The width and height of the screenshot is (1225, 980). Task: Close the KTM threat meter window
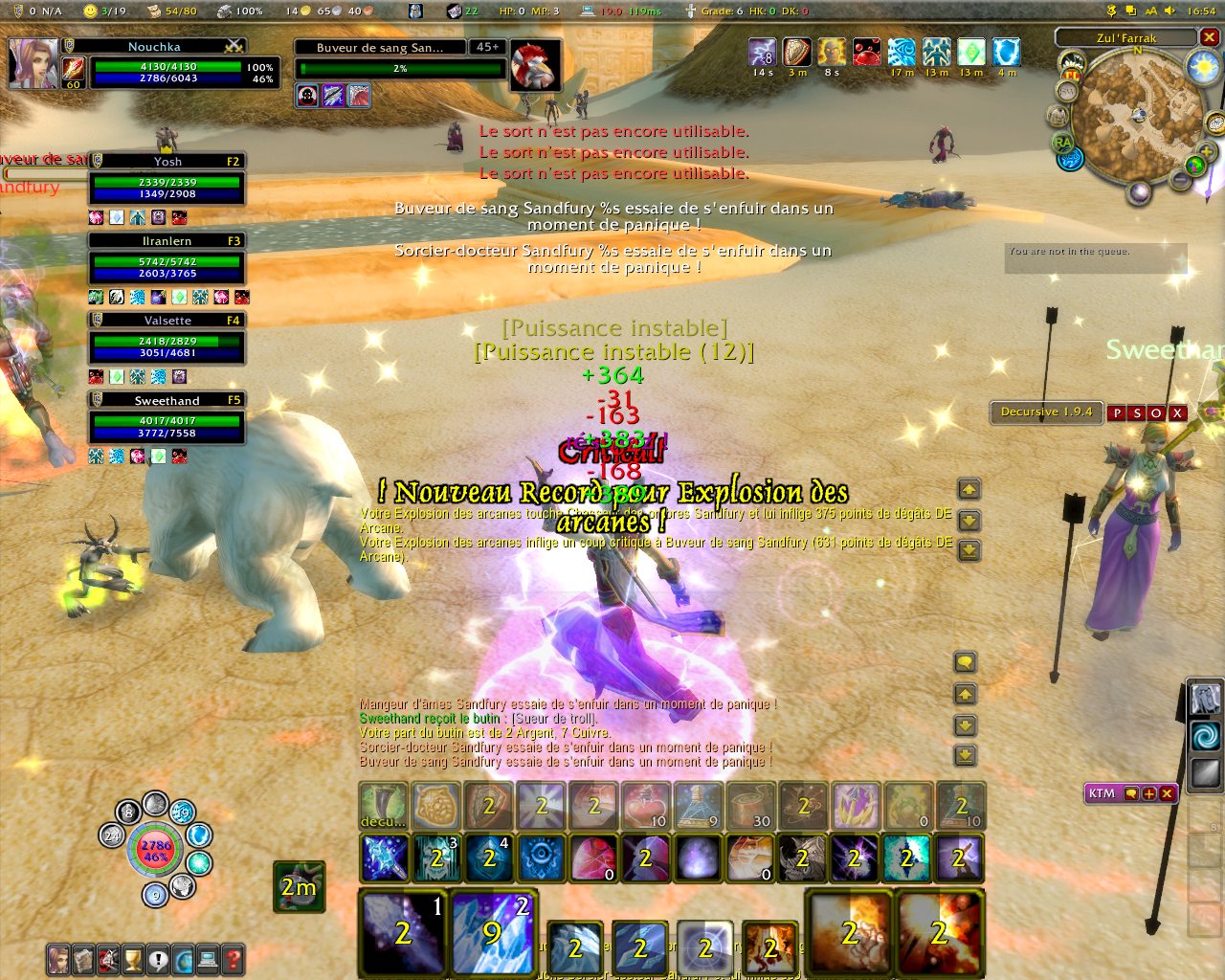[x=1167, y=793]
